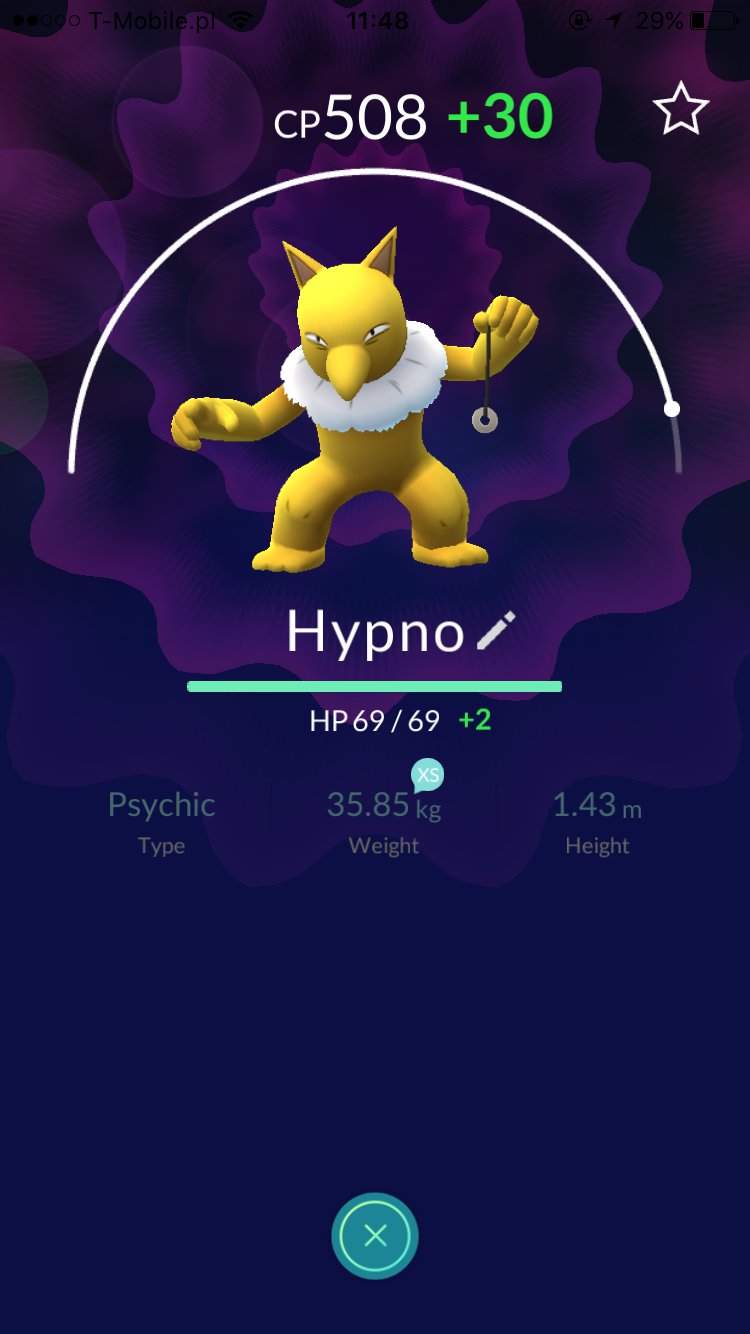Image resolution: width=750 pixels, height=1334 pixels.
Task: Edit Hypno's nickname with the pencil icon
Action: click(x=496, y=632)
